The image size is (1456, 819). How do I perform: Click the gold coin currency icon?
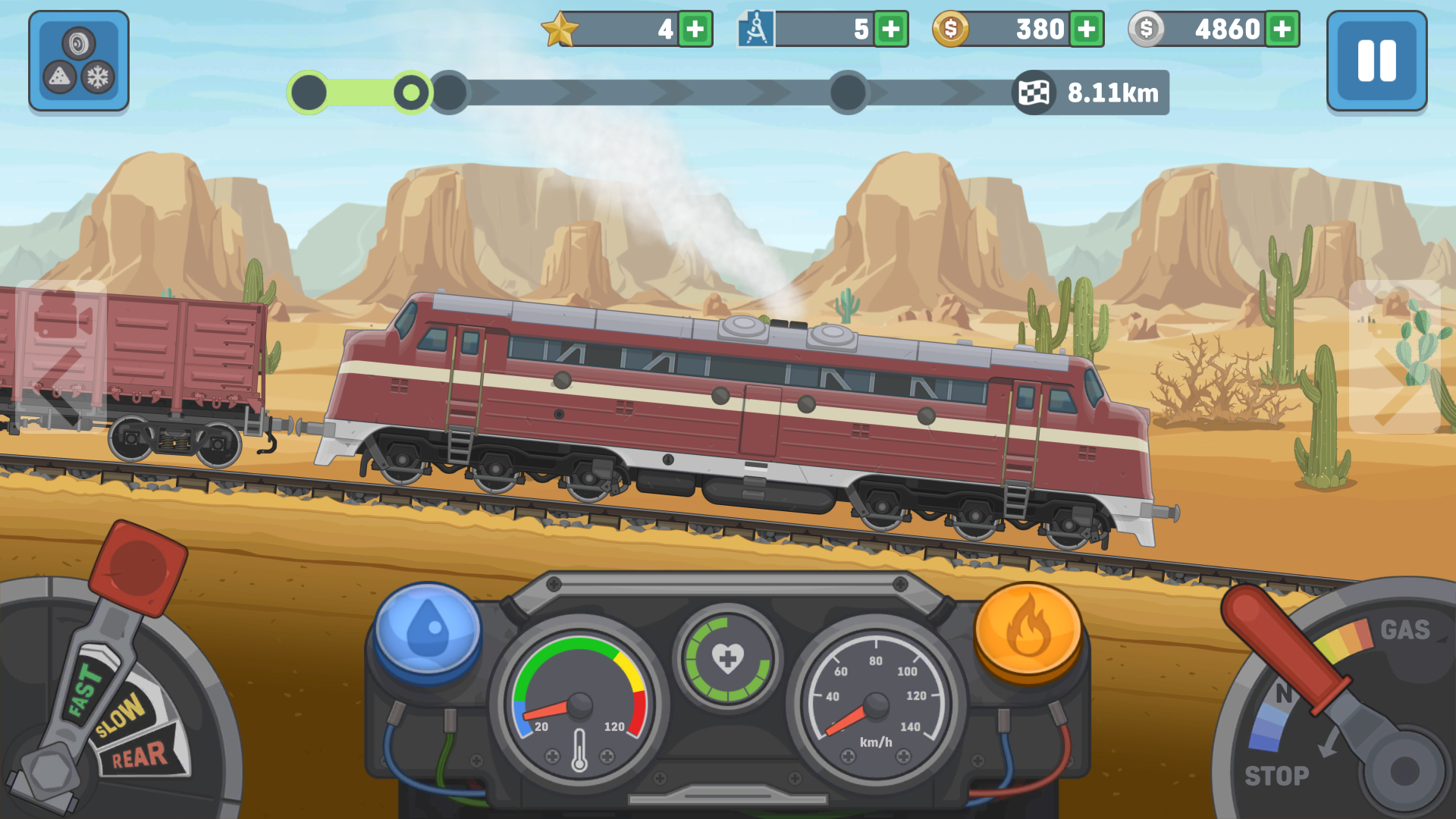tap(950, 29)
